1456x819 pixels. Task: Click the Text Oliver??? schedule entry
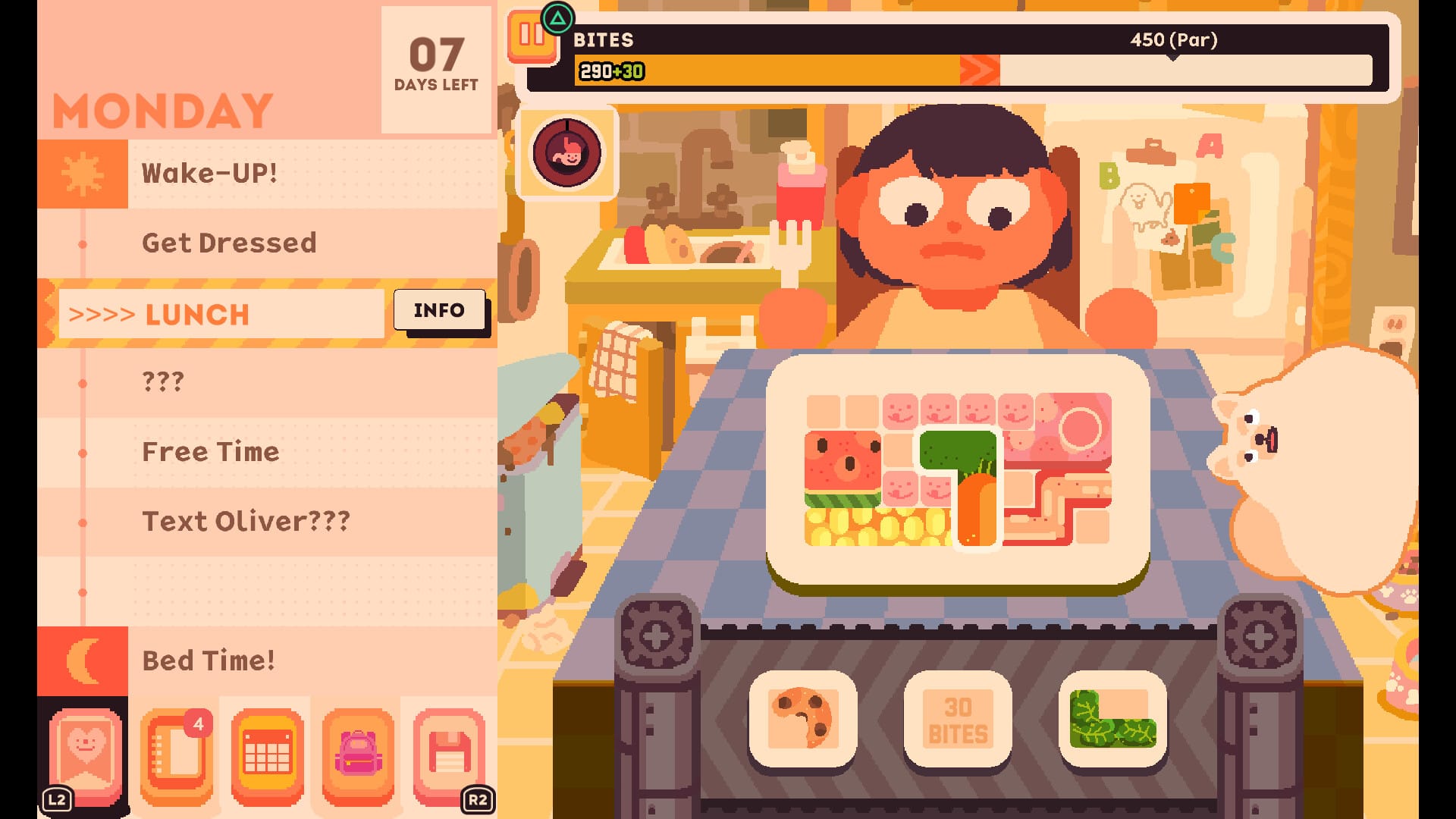click(x=245, y=522)
